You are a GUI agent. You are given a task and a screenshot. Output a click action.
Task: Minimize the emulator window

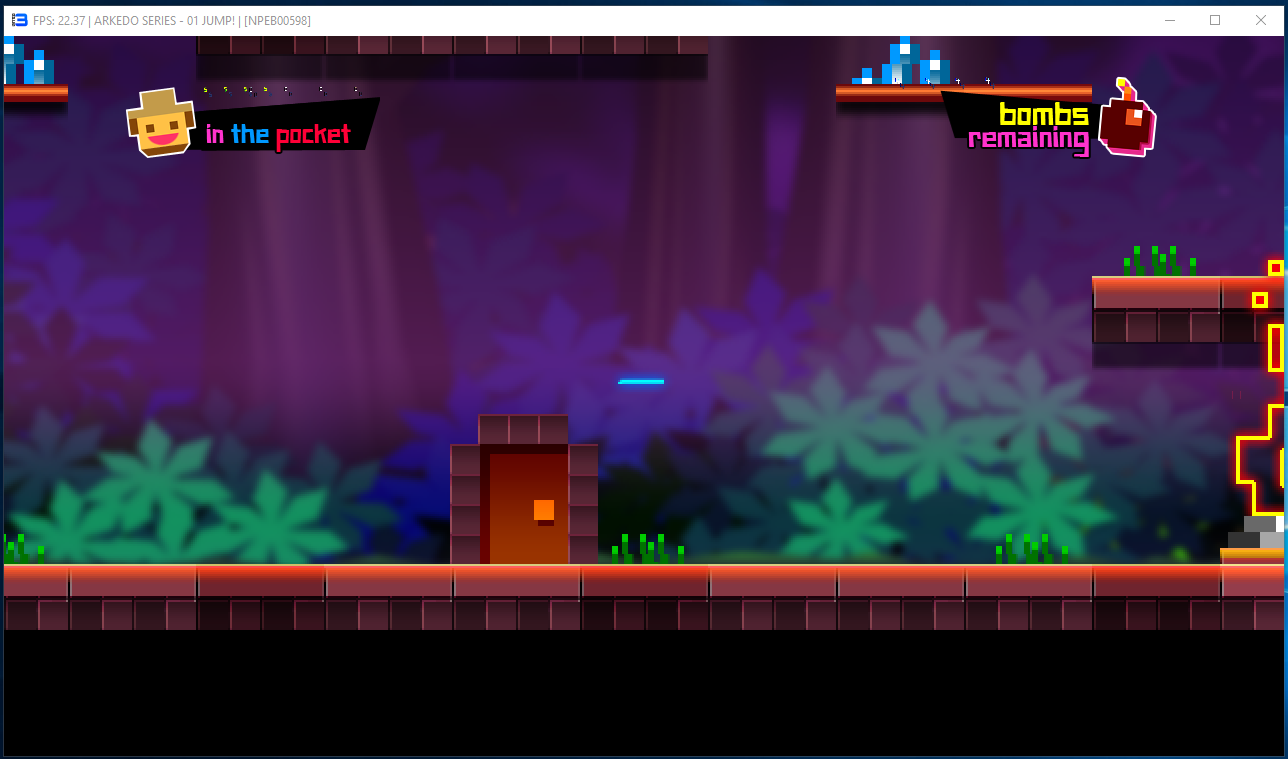tap(1169, 20)
